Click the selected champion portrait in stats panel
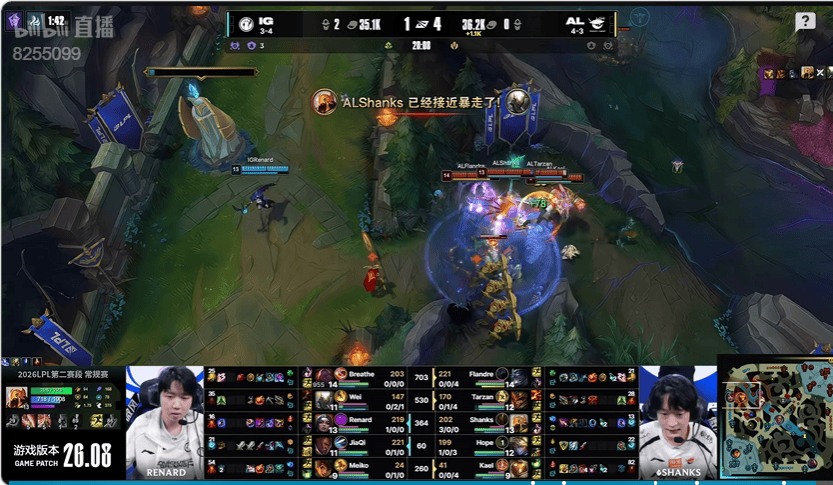Screen dimensions: 833x485 pyautogui.click(x=18, y=397)
